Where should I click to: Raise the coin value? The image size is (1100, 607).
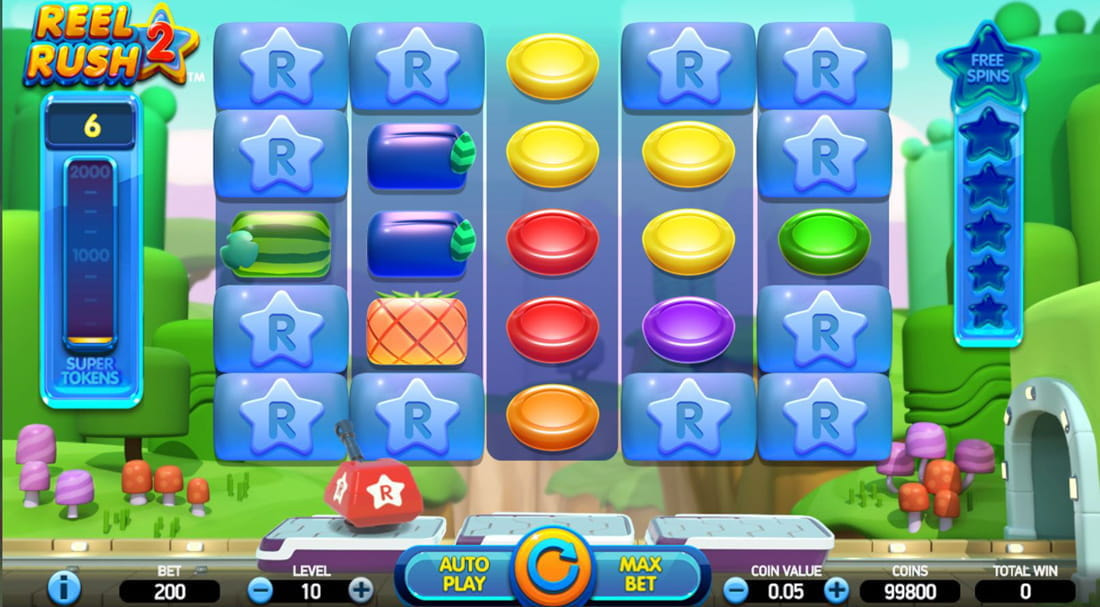[836, 590]
